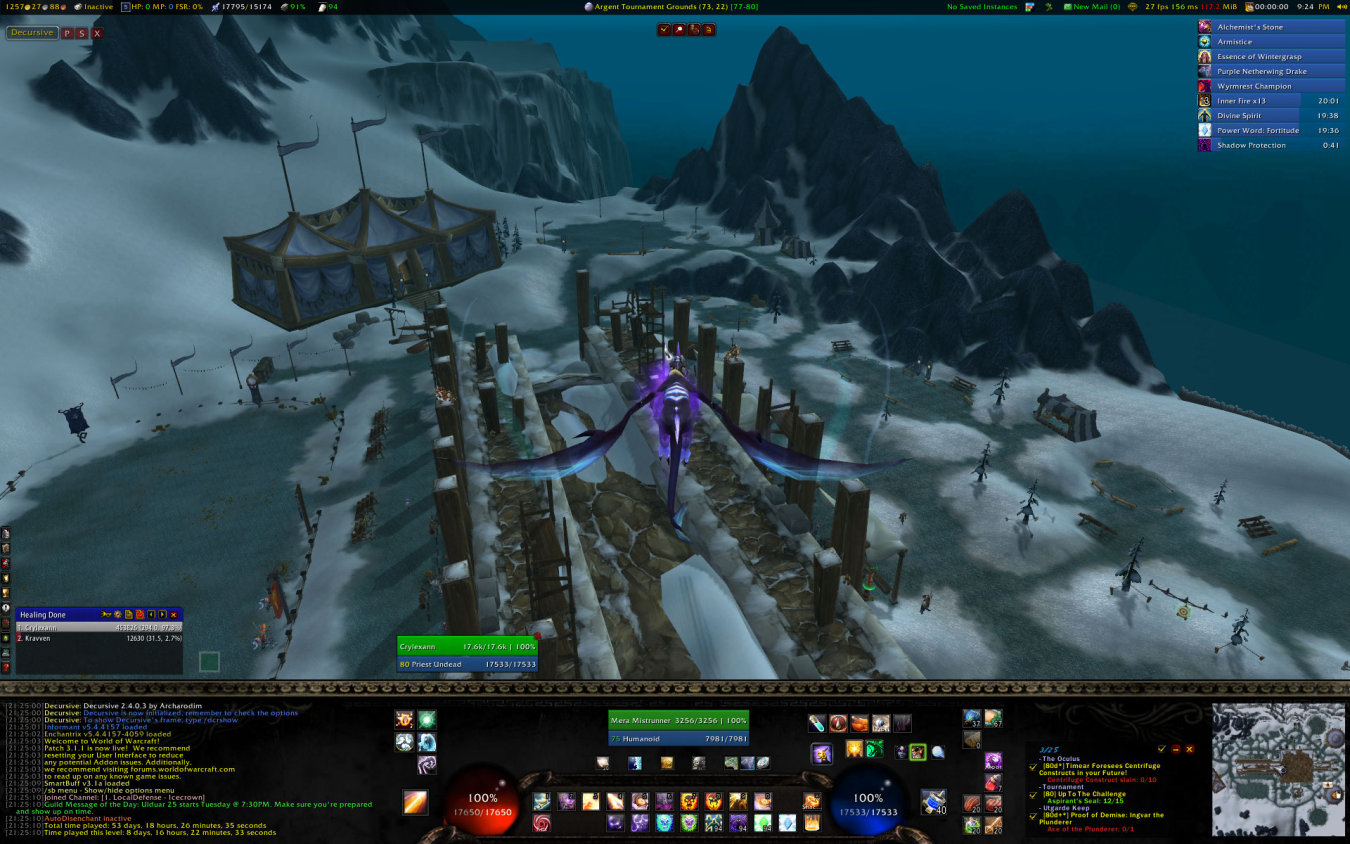Use the red flask item with count 7
Image resolution: width=1350 pixels, height=844 pixels.
(993, 782)
